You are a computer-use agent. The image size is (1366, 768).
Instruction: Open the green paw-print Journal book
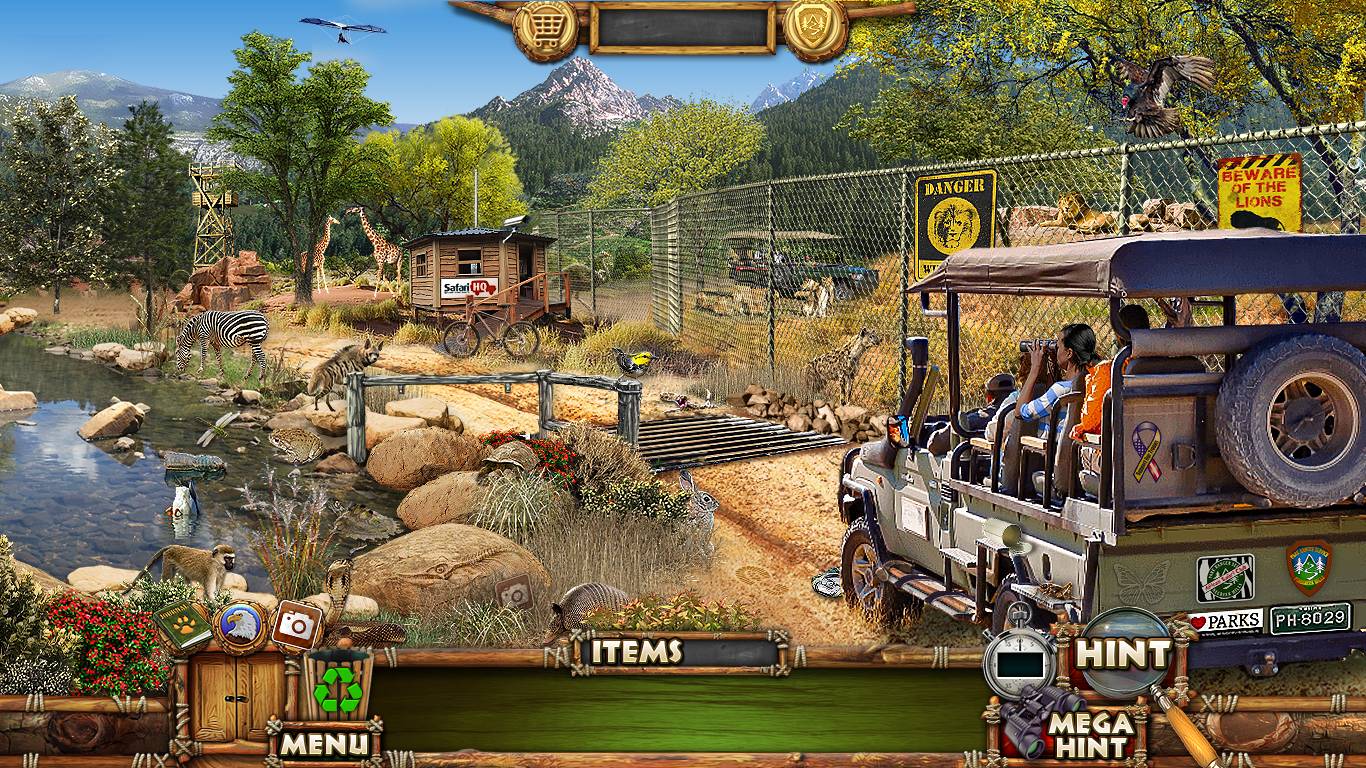click(182, 625)
